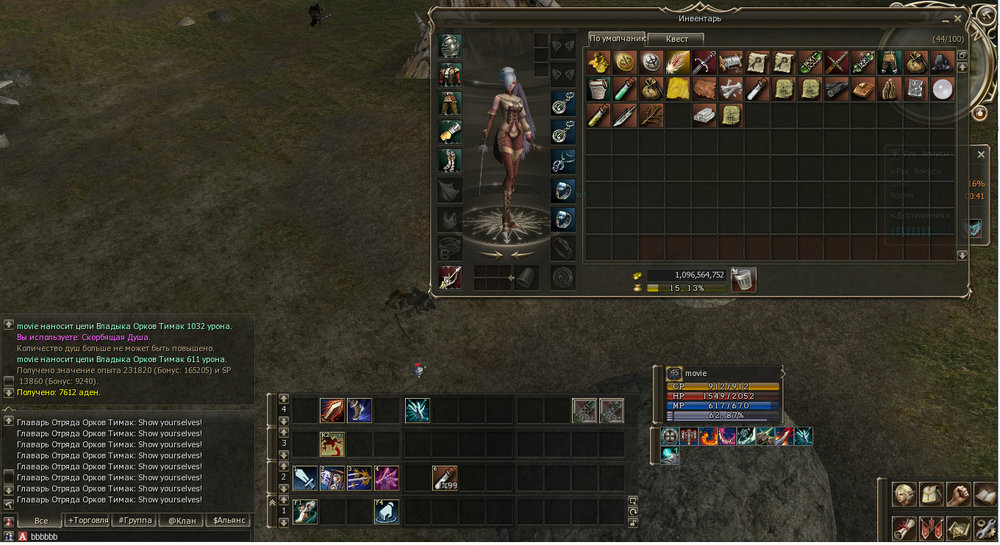Select the equipped bow weapon slot
The width and height of the screenshot is (1000, 545).
point(450,277)
